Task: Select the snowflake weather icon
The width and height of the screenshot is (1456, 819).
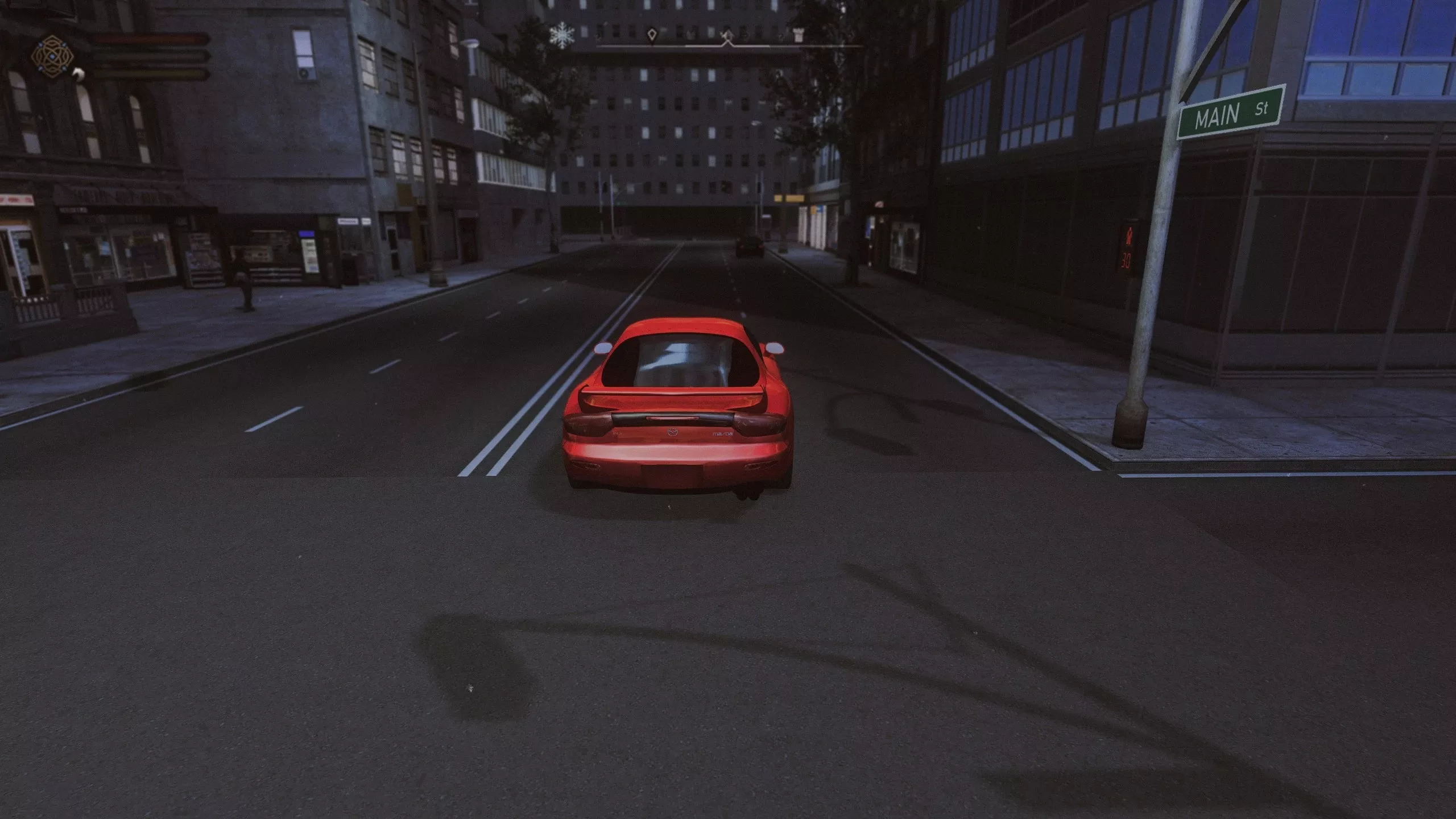Action: pyautogui.click(x=561, y=35)
